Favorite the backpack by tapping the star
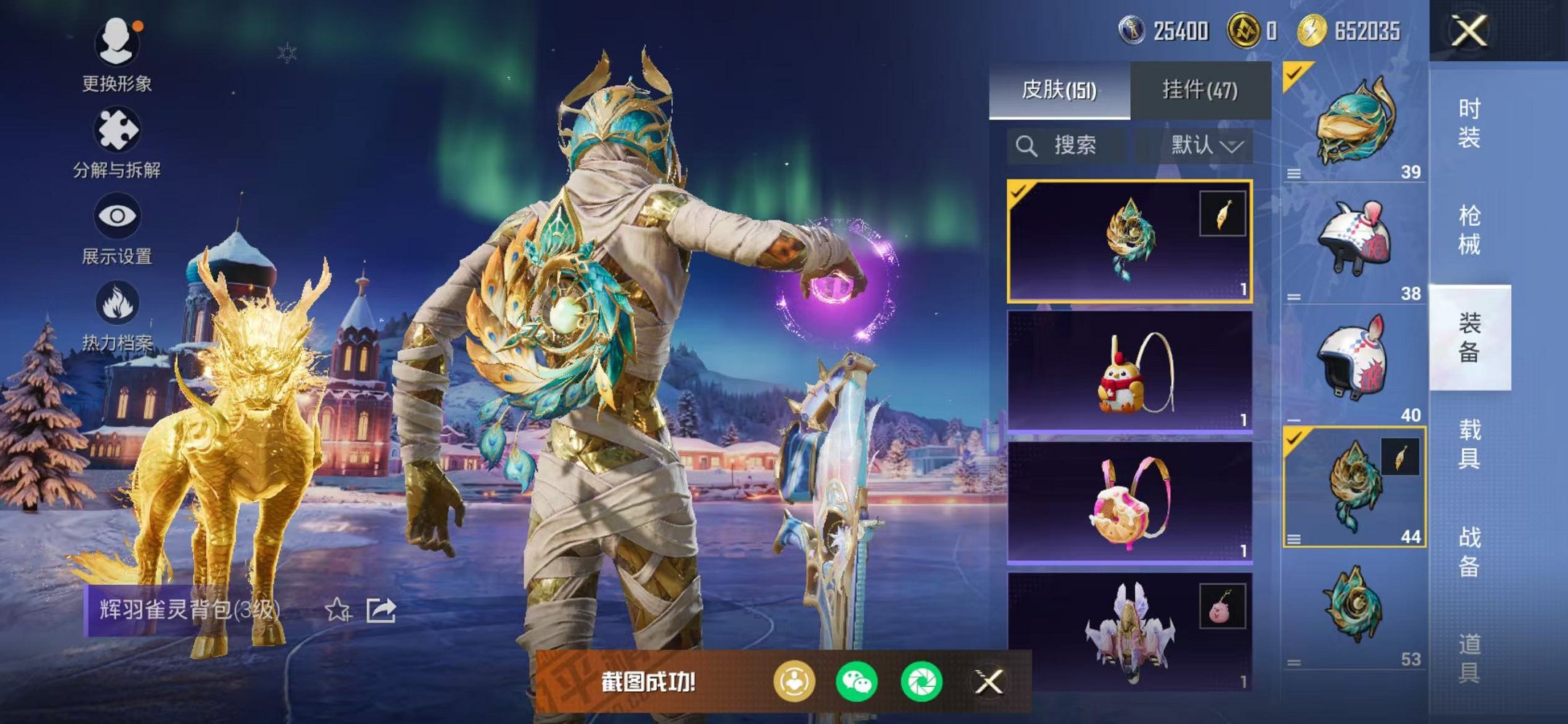 click(336, 612)
